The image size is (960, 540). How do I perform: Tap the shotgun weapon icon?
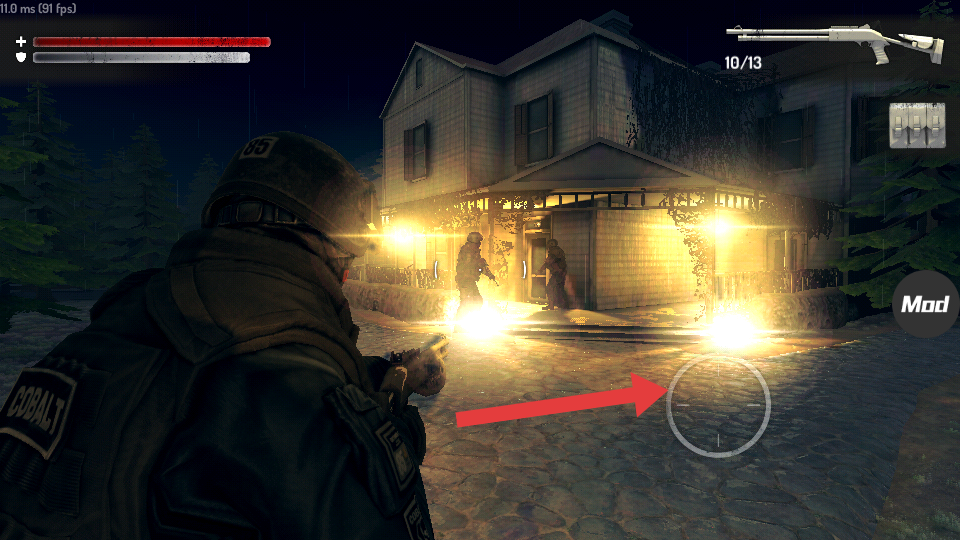pos(834,39)
